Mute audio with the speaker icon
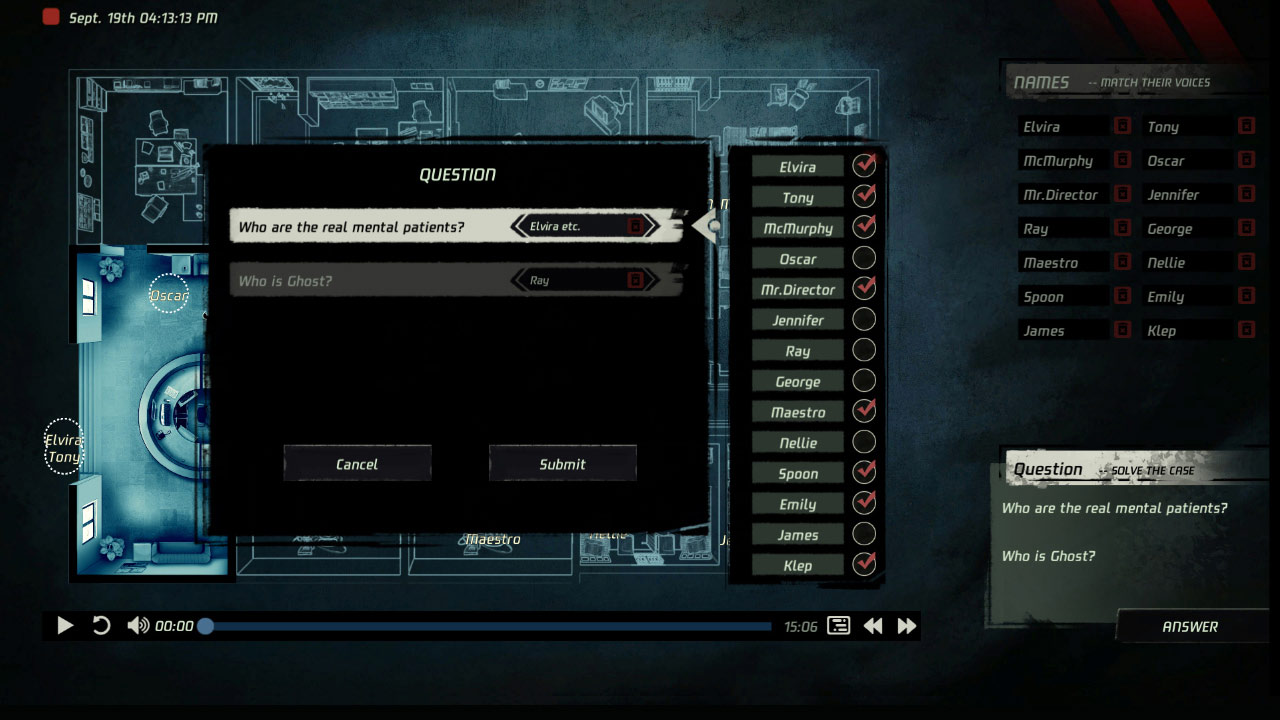Image resolution: width=1280 pixels, height=720 pixels. (x=136, y=625)
